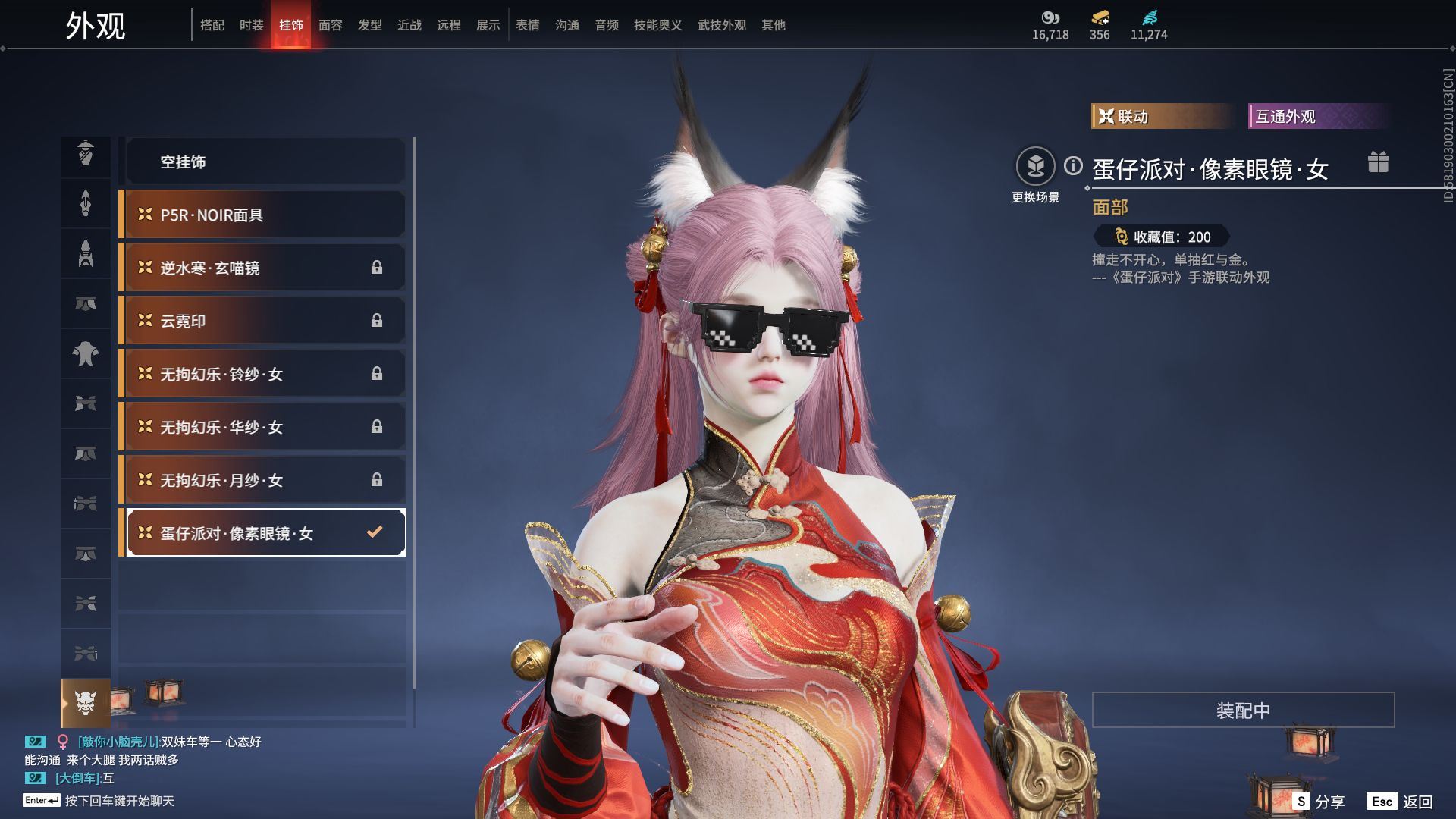The height and width of the screenshot is (819, 1456).
Task: Select the 联动 collaboration filter
Action: coord(1161,116)
